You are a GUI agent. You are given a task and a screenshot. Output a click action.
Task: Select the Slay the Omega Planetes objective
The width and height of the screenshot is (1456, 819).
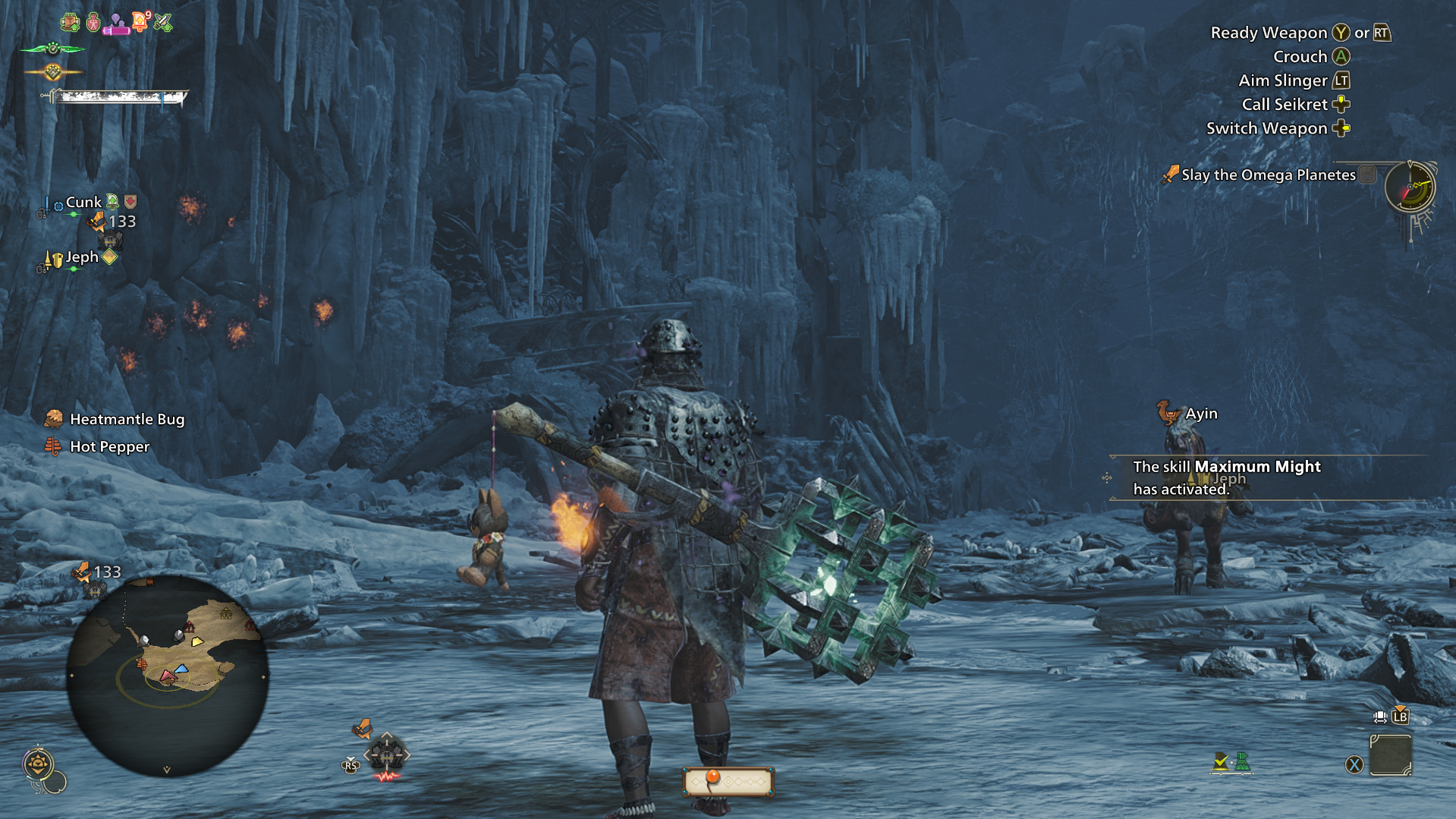(x=1268, y=175)
